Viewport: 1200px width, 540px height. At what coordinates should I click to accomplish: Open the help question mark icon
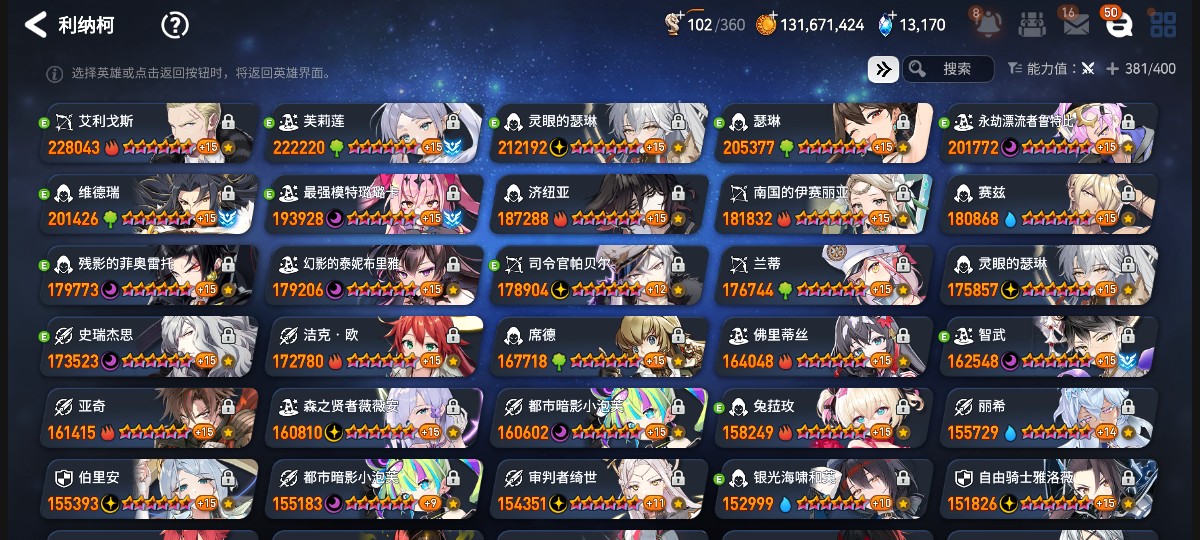175,25
